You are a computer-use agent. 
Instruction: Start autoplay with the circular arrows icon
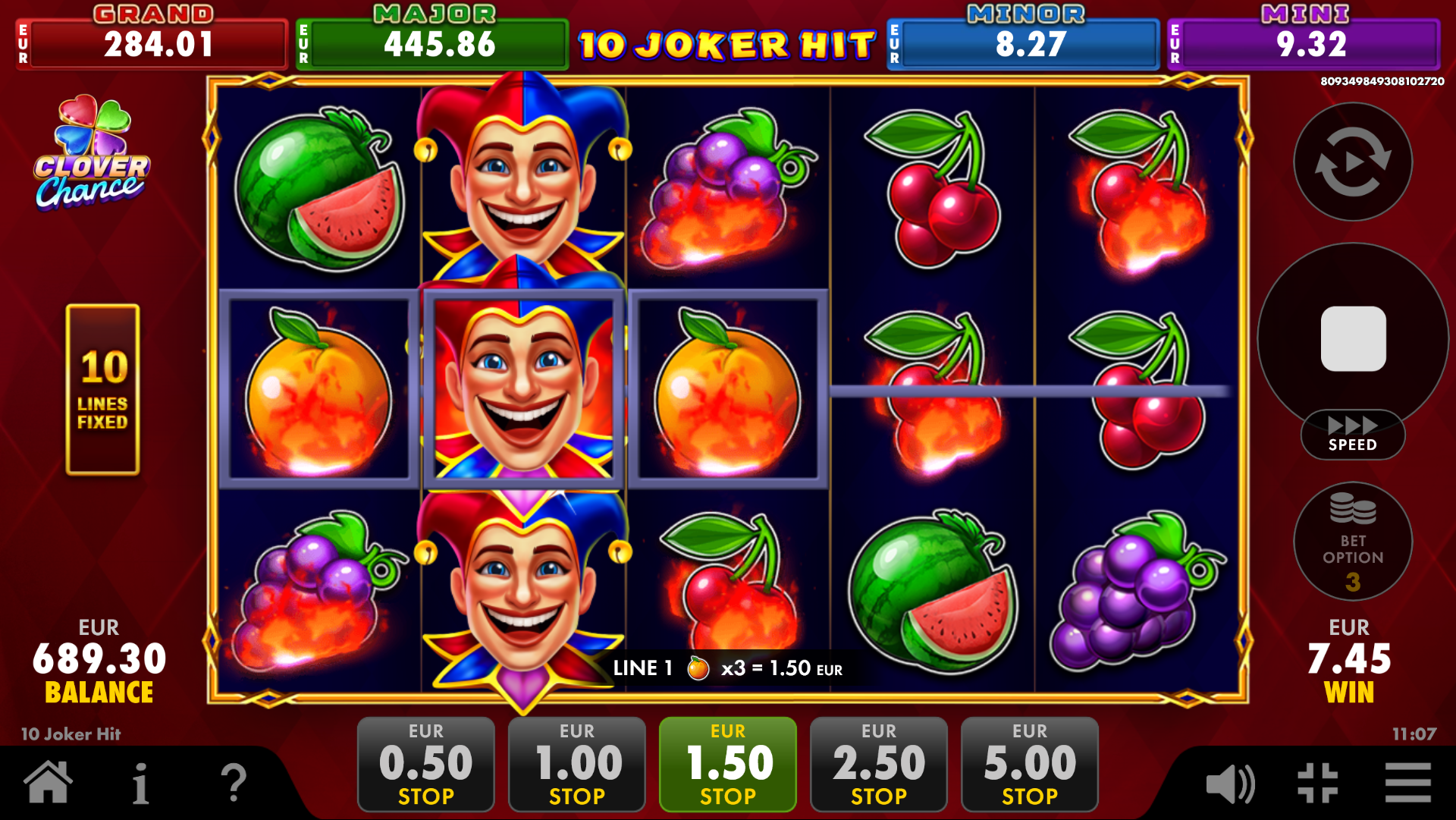point(1354,162)
